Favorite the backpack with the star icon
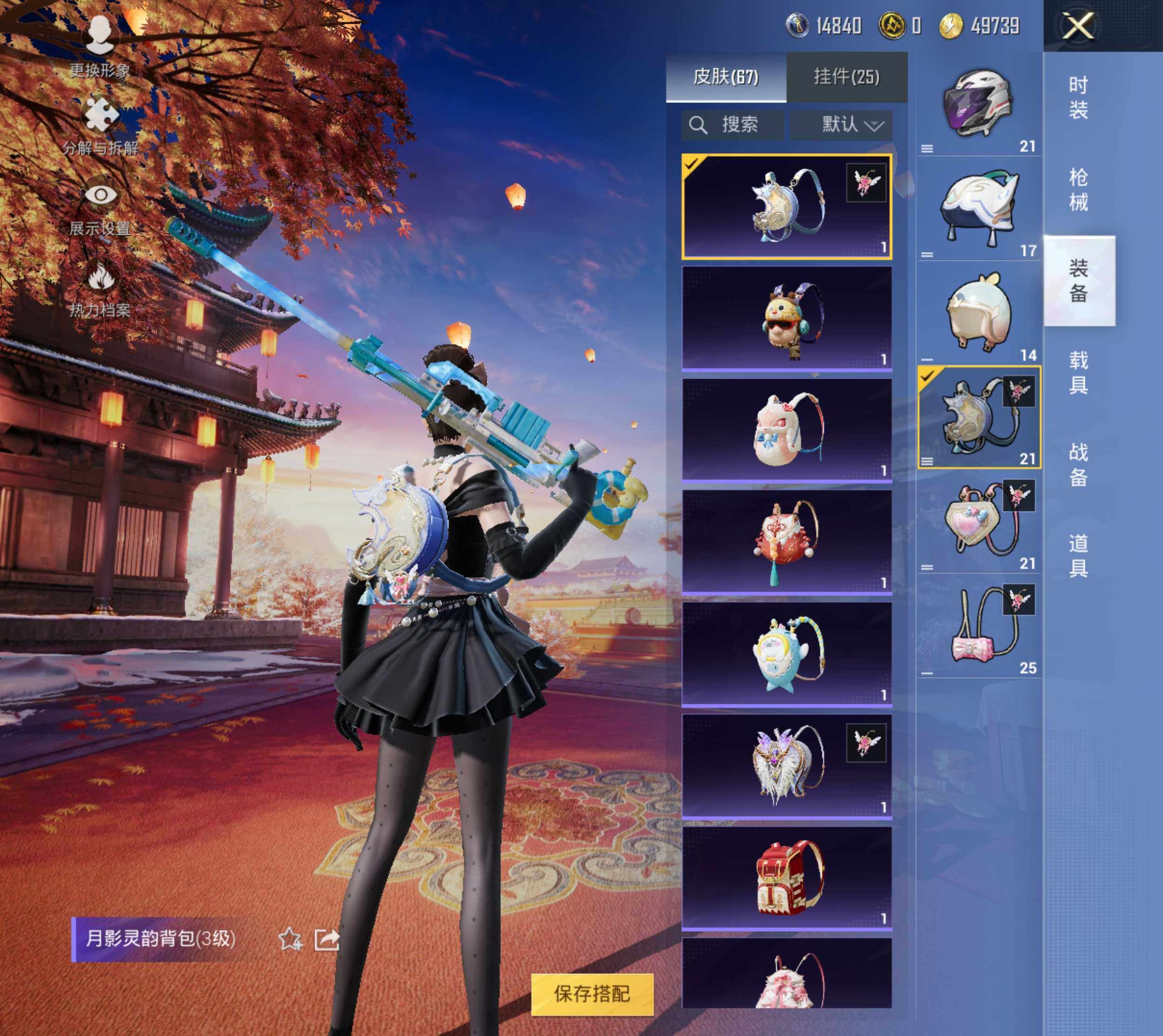Image resolution: width=1163 pixels, height=1036 pixels. click(290, 939)
